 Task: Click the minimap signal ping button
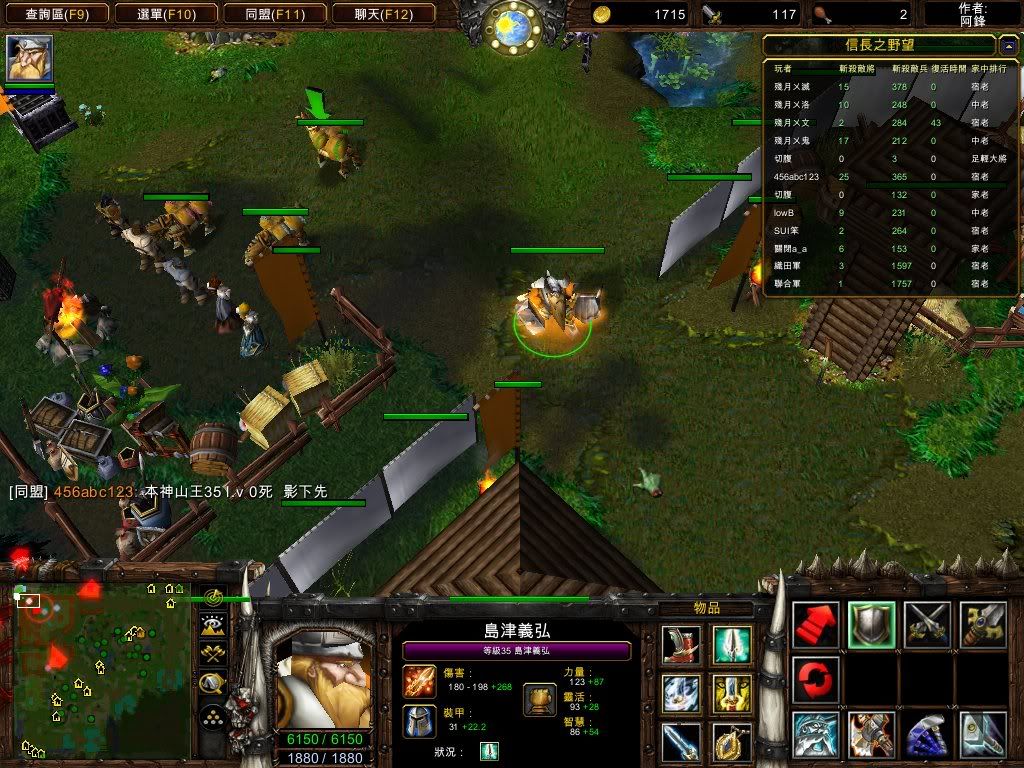pos(212,598)
